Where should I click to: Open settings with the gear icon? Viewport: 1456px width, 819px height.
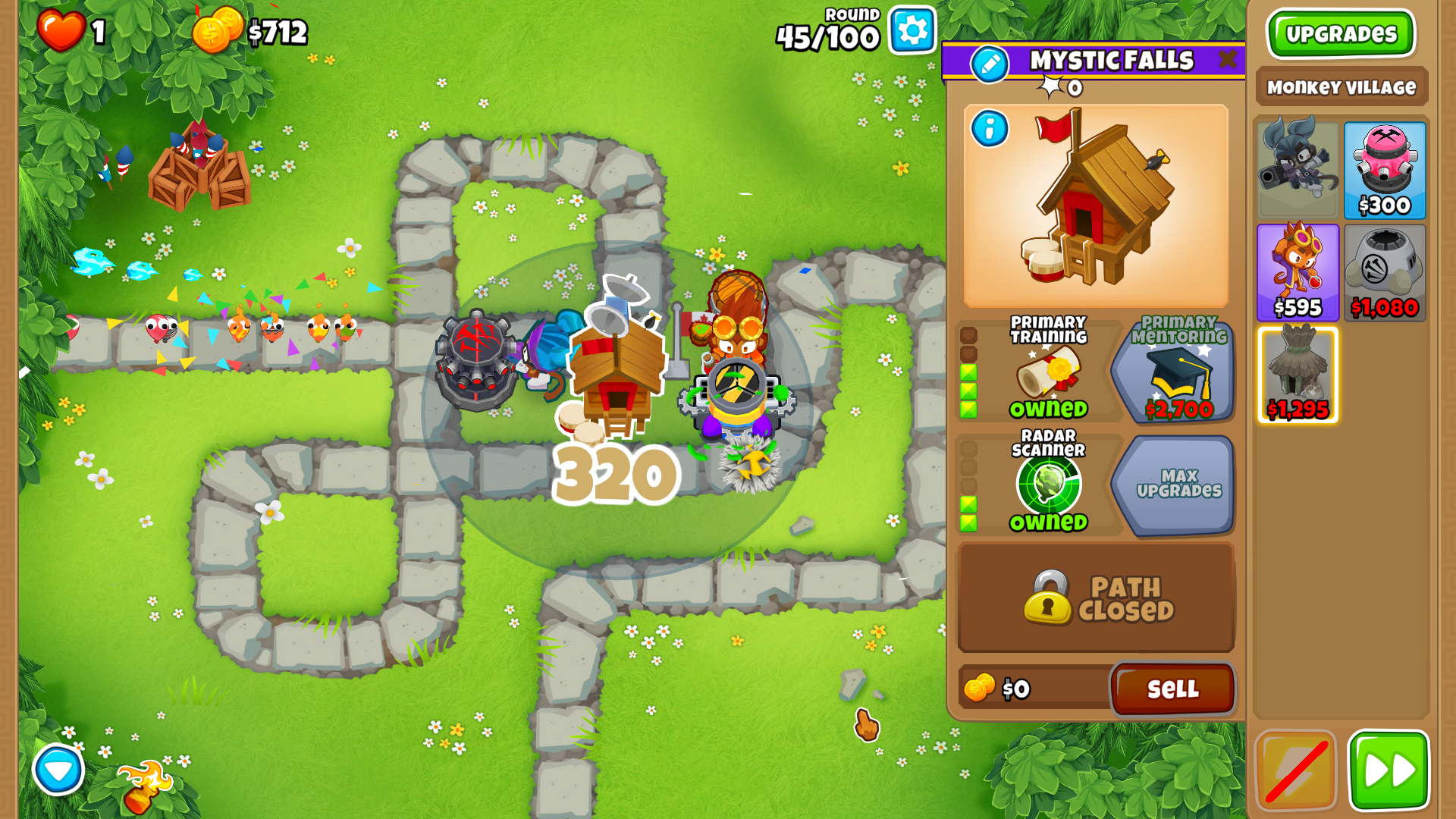[x=912, y=31]
